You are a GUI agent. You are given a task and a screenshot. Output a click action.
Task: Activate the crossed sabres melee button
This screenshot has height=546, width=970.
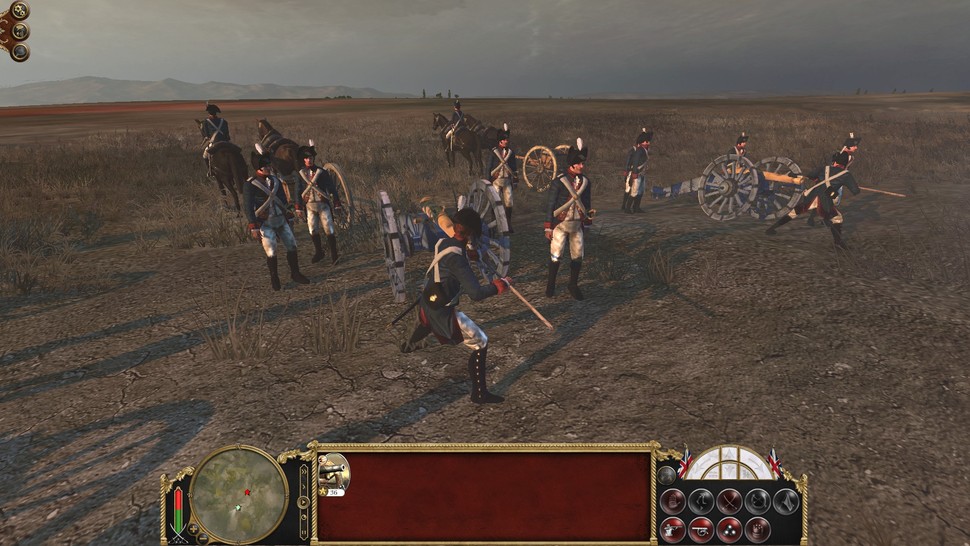(729, 502)
